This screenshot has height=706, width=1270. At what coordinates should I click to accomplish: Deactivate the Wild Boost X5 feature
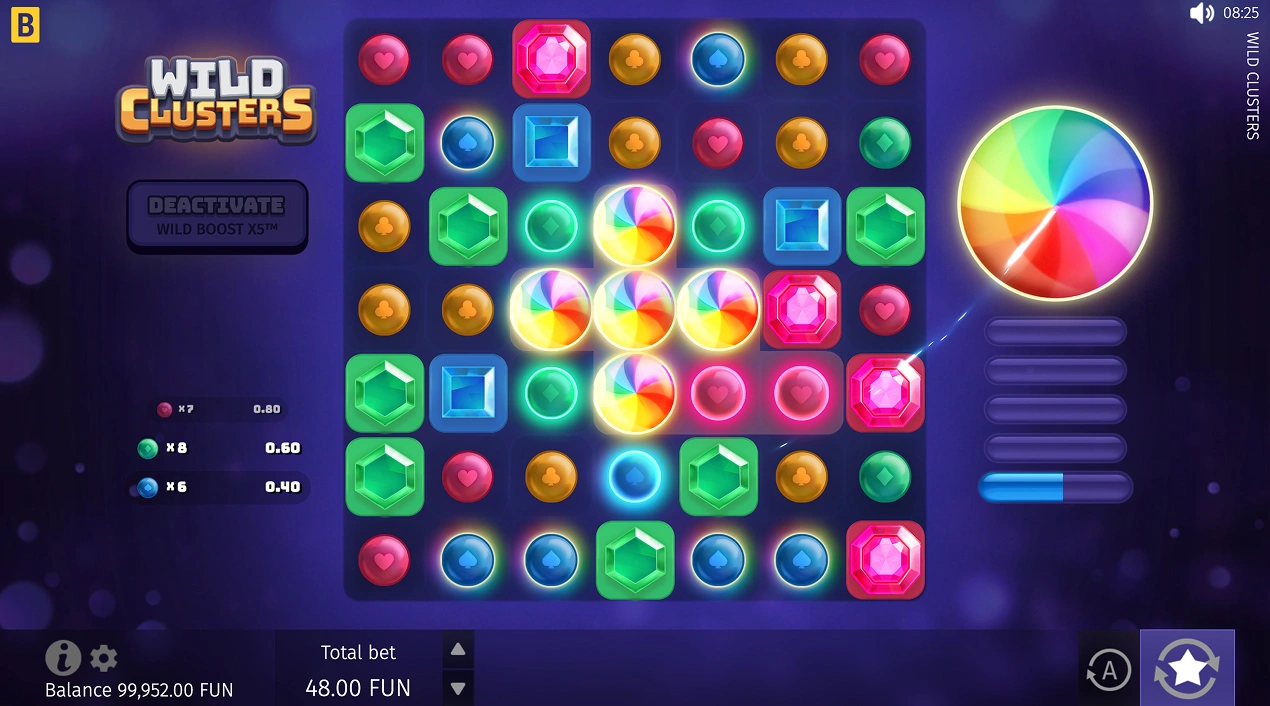pyautogui.click(x=217, y=215)
